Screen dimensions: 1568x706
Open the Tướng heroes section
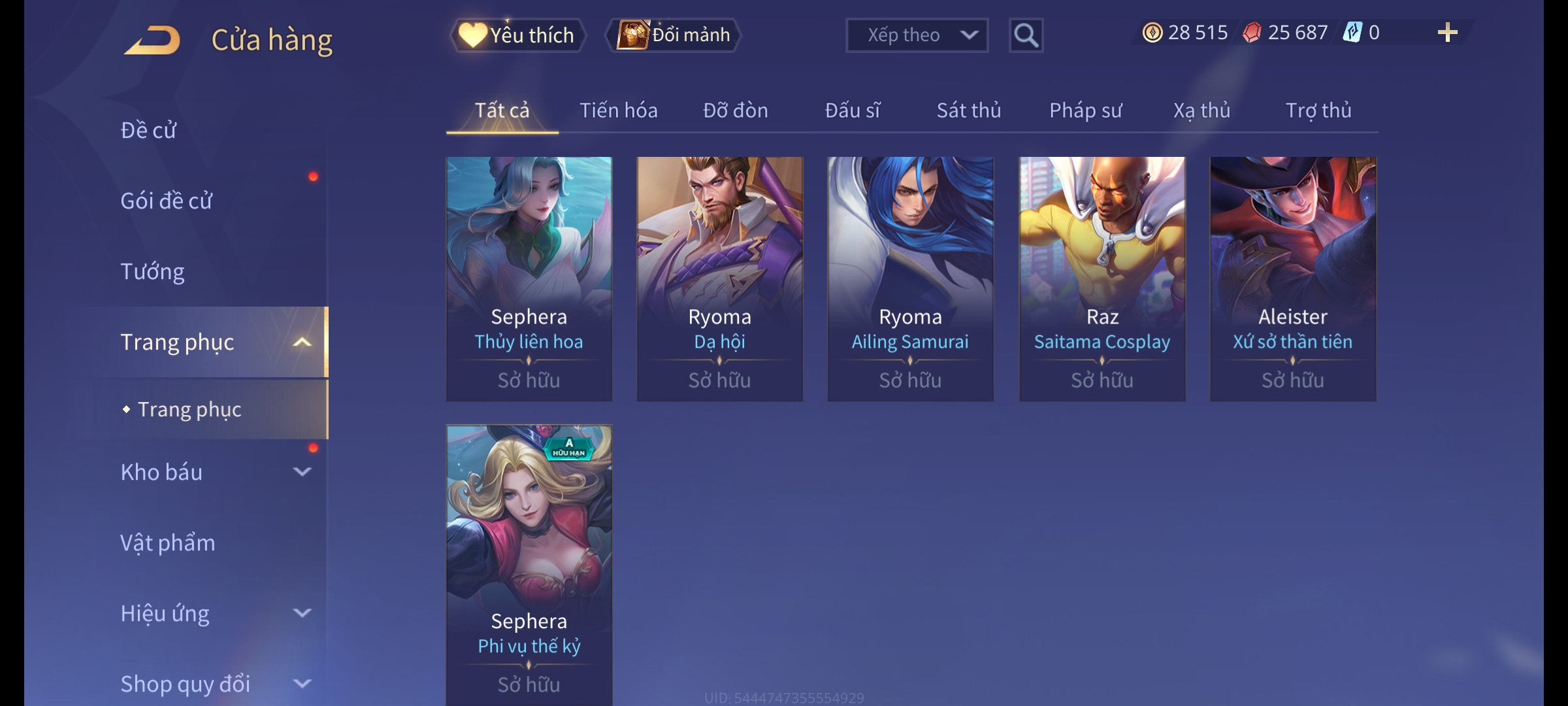tap(152, 271)
